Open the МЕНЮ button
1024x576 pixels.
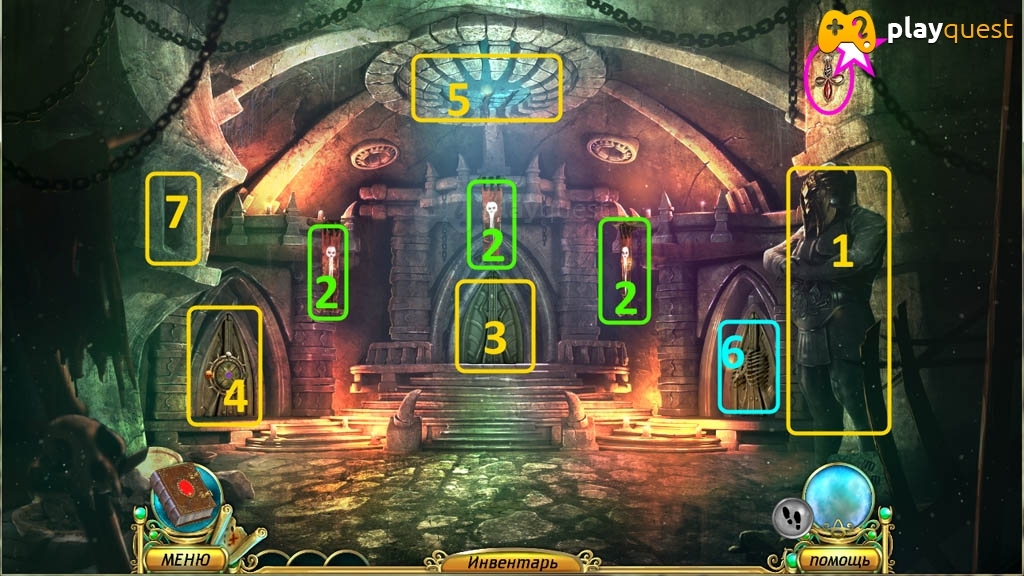tap(186, 558)
